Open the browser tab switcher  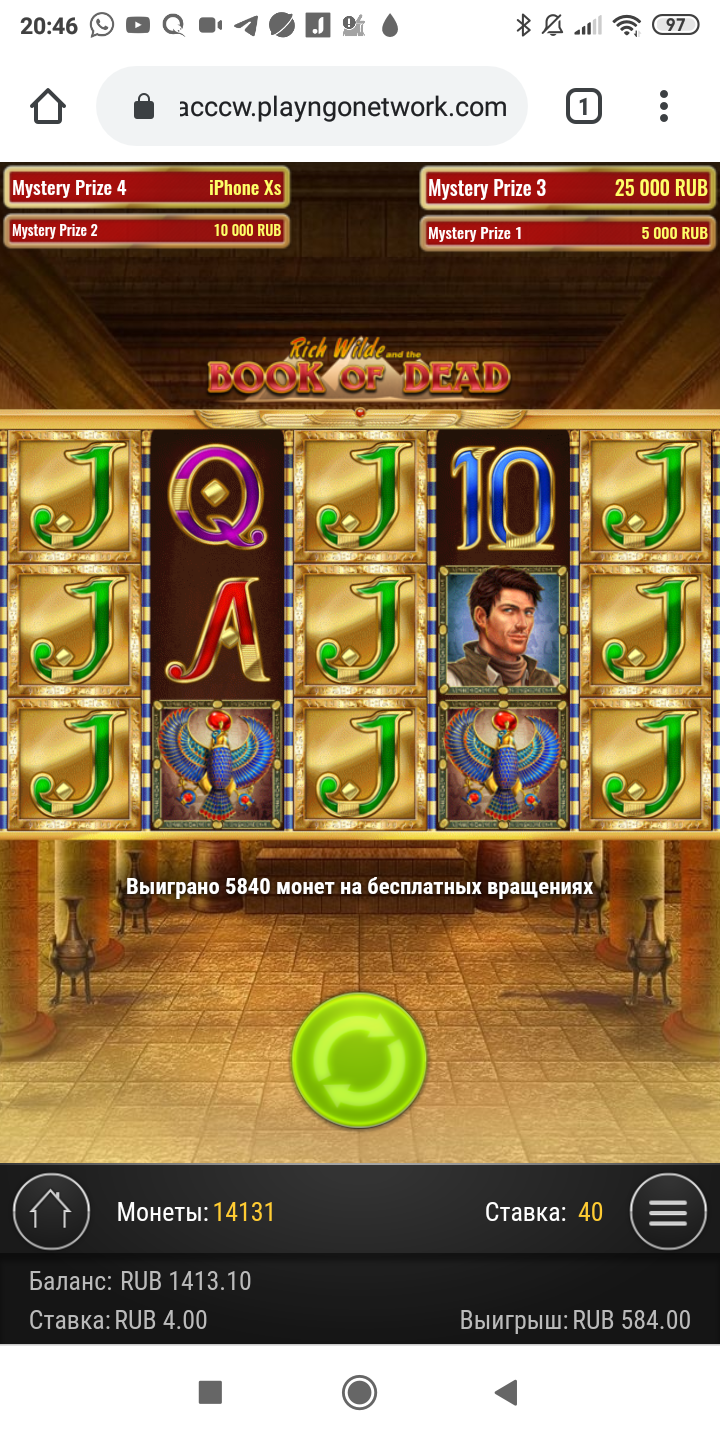[584, 106]
